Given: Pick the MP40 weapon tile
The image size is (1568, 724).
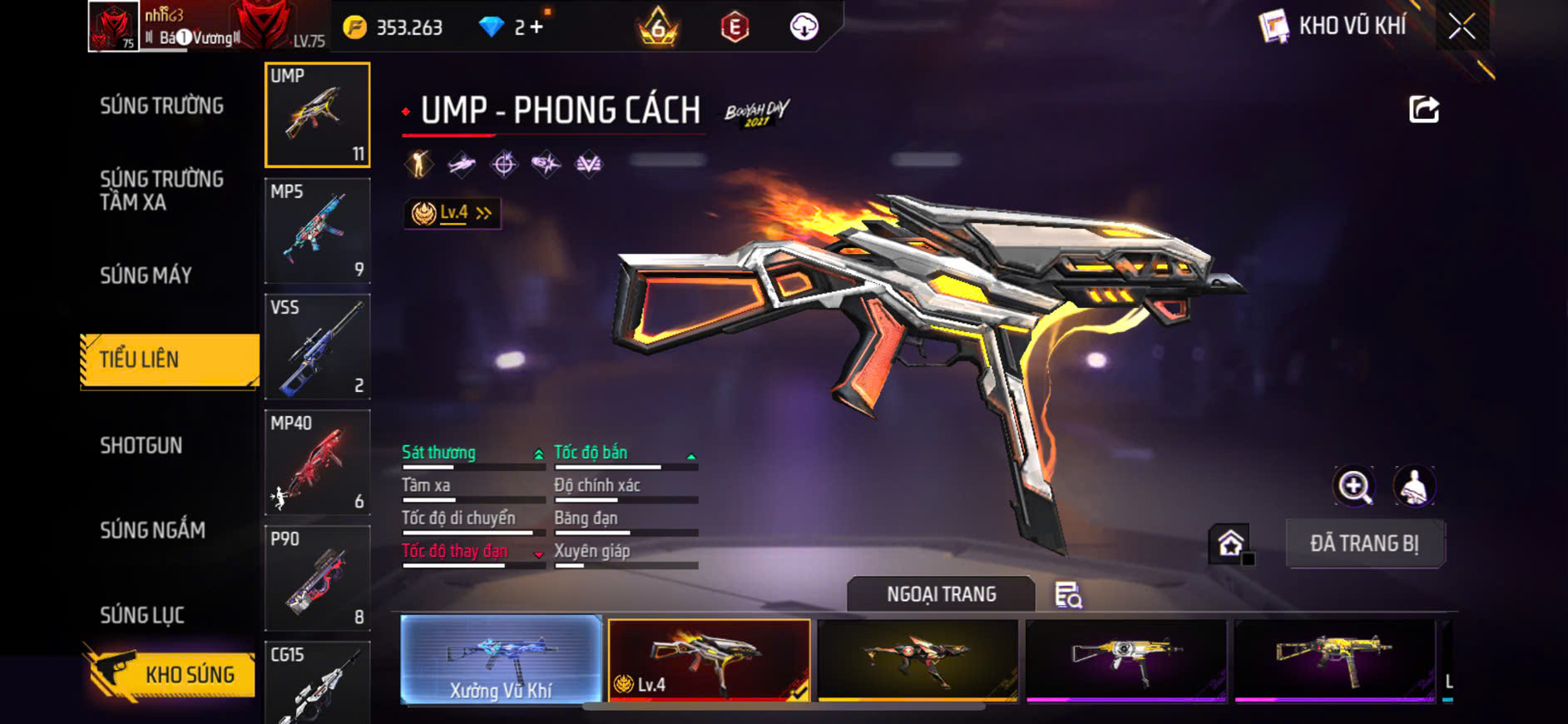Looking at the screenshot, I should click(x=317, y=462).
